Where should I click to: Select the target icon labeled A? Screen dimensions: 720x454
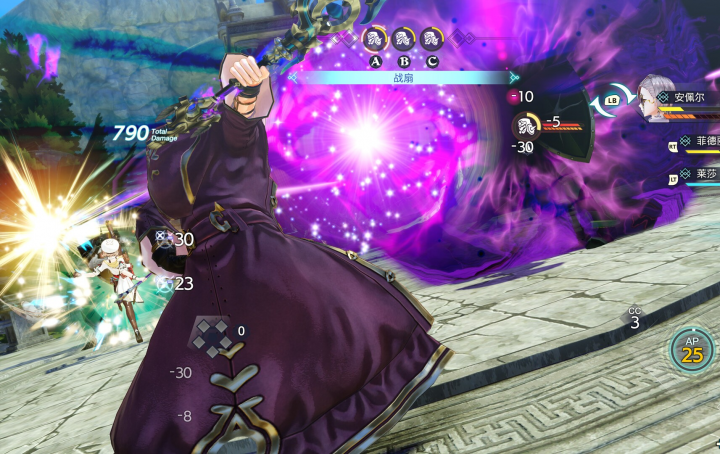[x=376, y=41]
